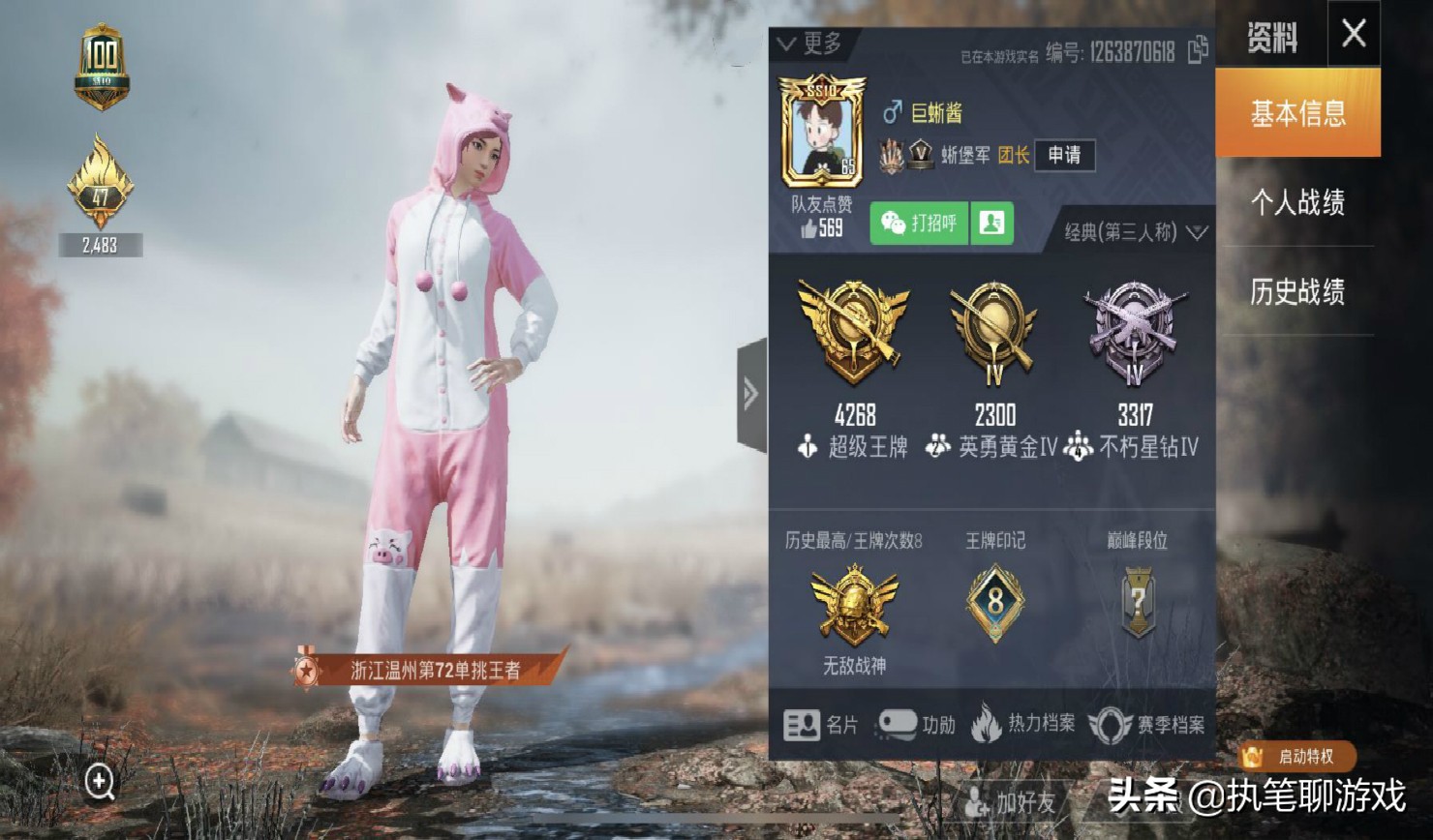Image resolution: width=1433 pixels, height=840 pixels.
Task: Tap the orange flame level-47 badge
Action: (100, 184)
